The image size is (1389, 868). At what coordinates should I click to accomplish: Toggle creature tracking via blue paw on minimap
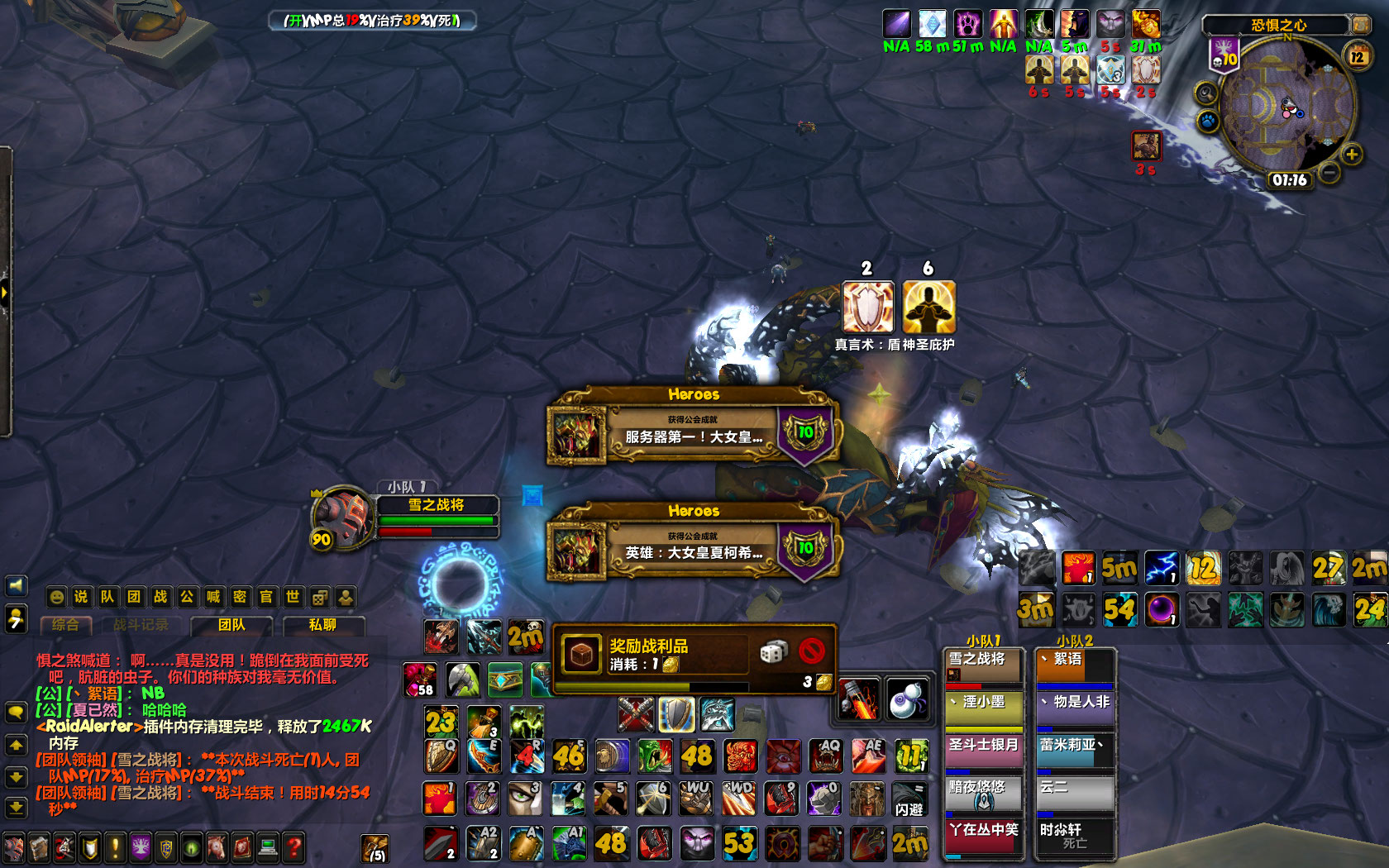1206,120
